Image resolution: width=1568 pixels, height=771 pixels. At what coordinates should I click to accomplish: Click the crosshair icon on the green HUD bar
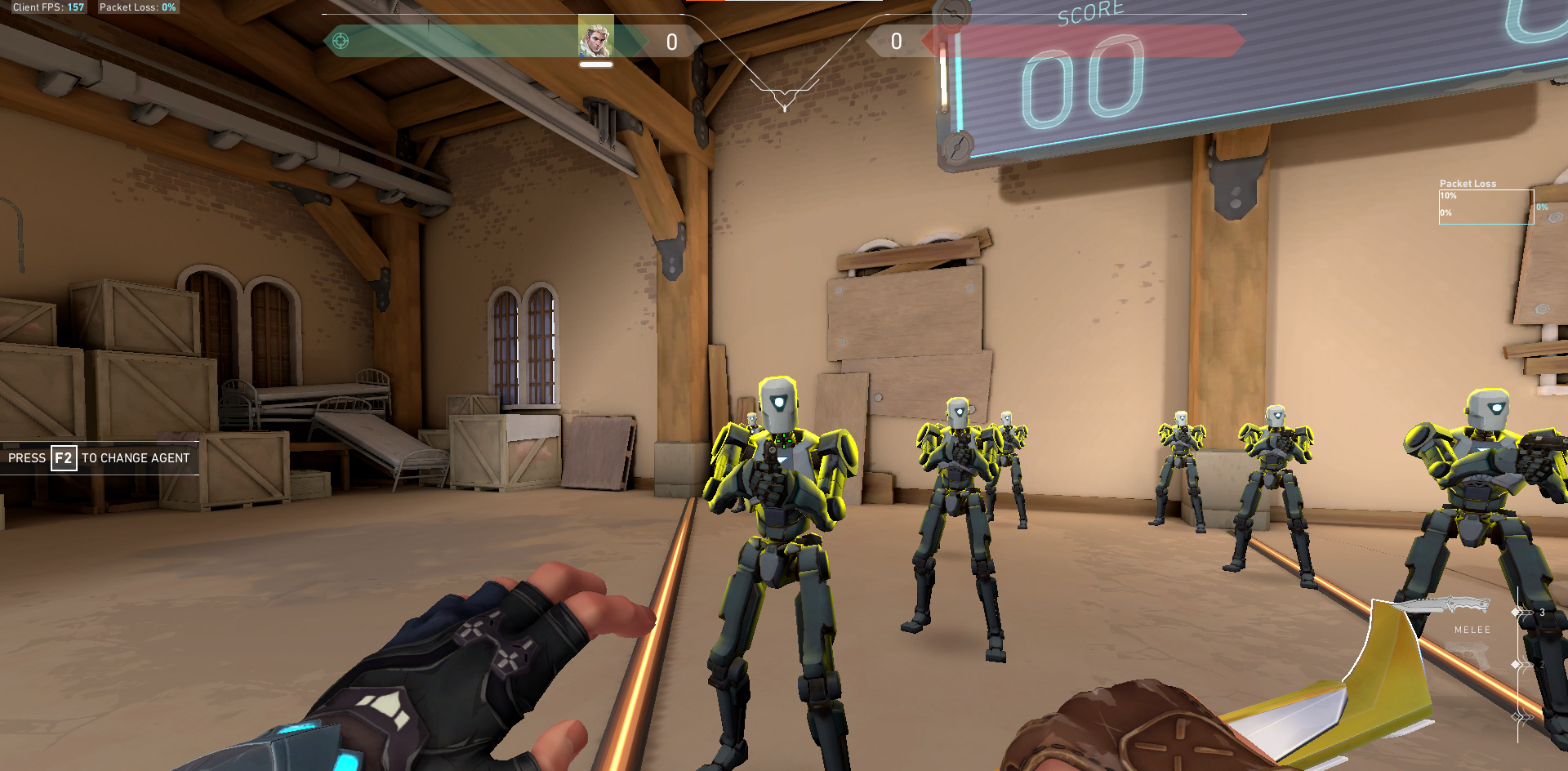tap(341, 41)
